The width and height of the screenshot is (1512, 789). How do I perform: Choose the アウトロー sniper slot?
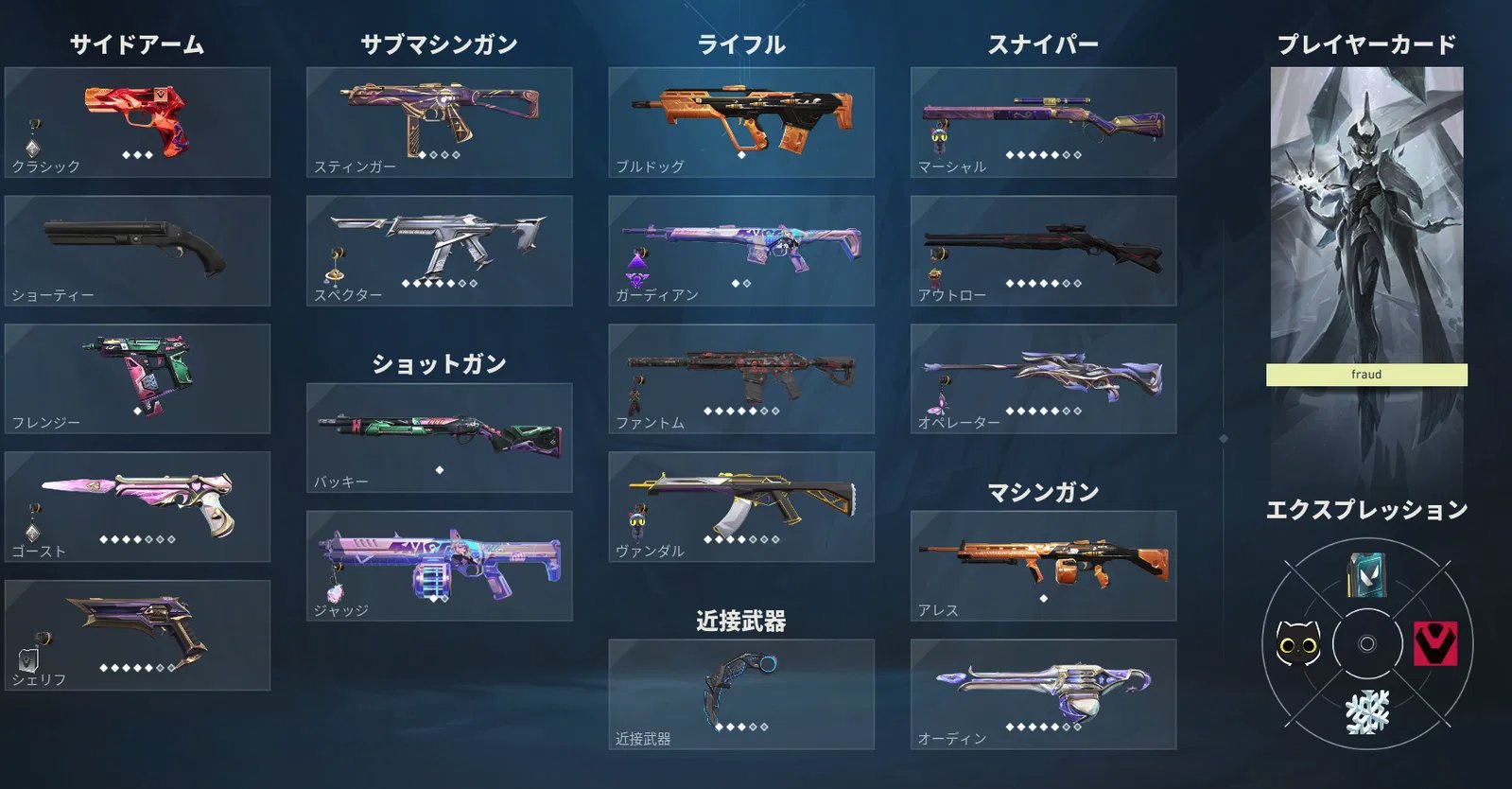1043,251
